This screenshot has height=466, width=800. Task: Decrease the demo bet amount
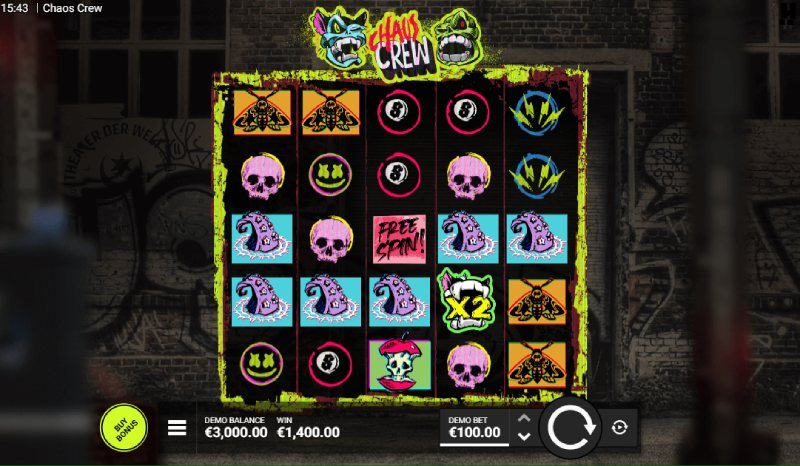click(x=523, y=437)
